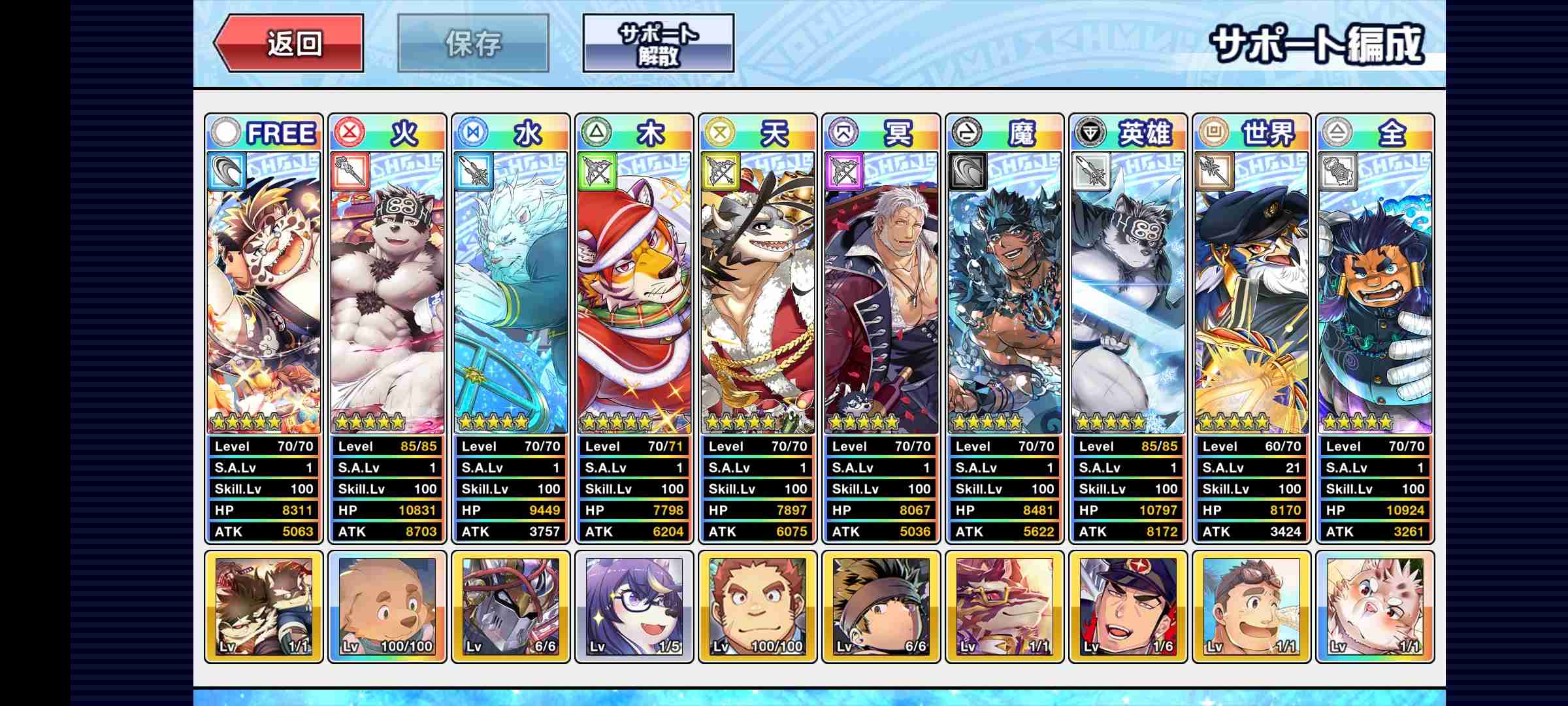Disband the support team with サポート解散
This screenshot has height=706, width=1568.
658,44
